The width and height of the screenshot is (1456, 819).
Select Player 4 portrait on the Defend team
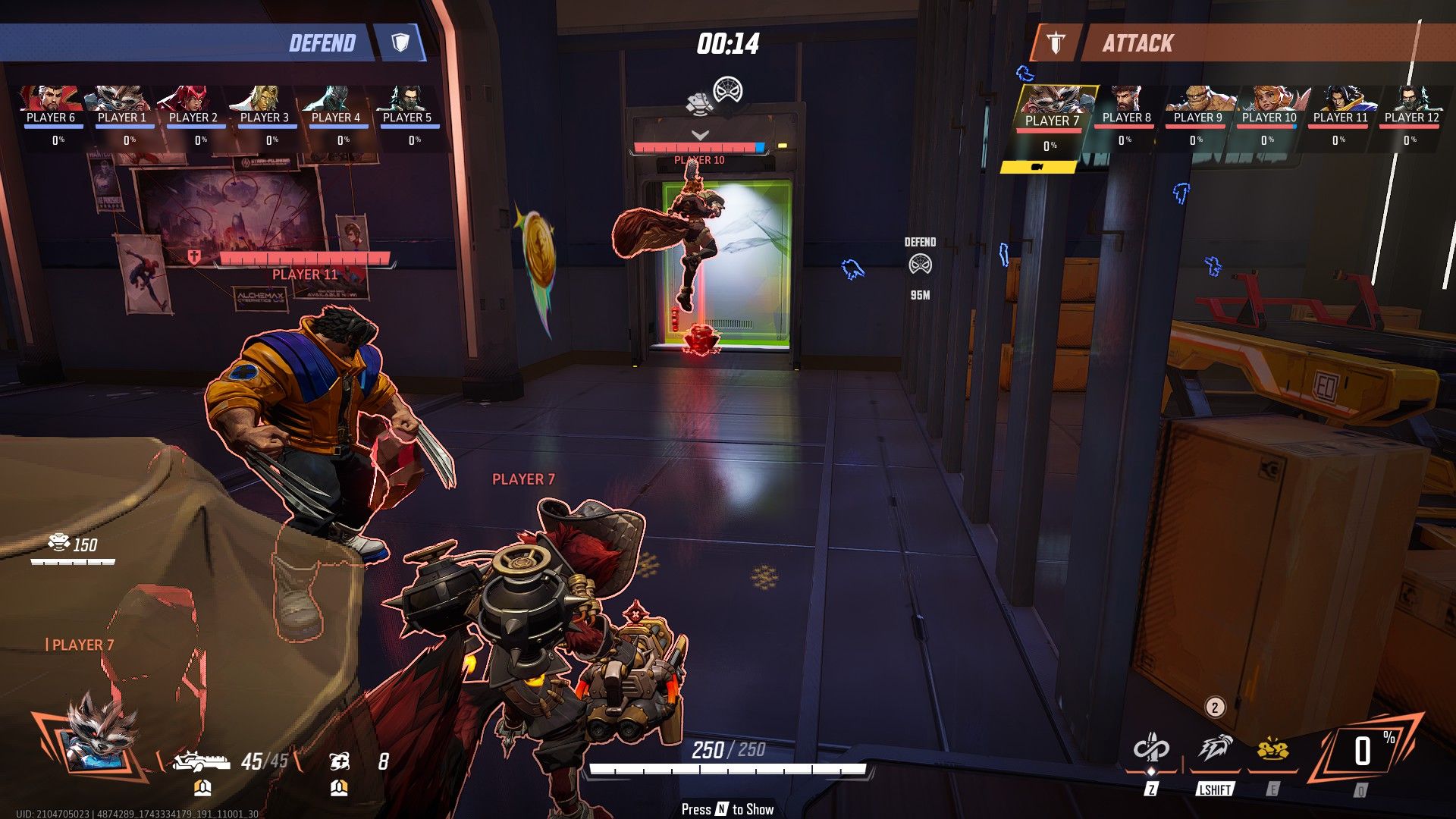(x=336, y=99)
